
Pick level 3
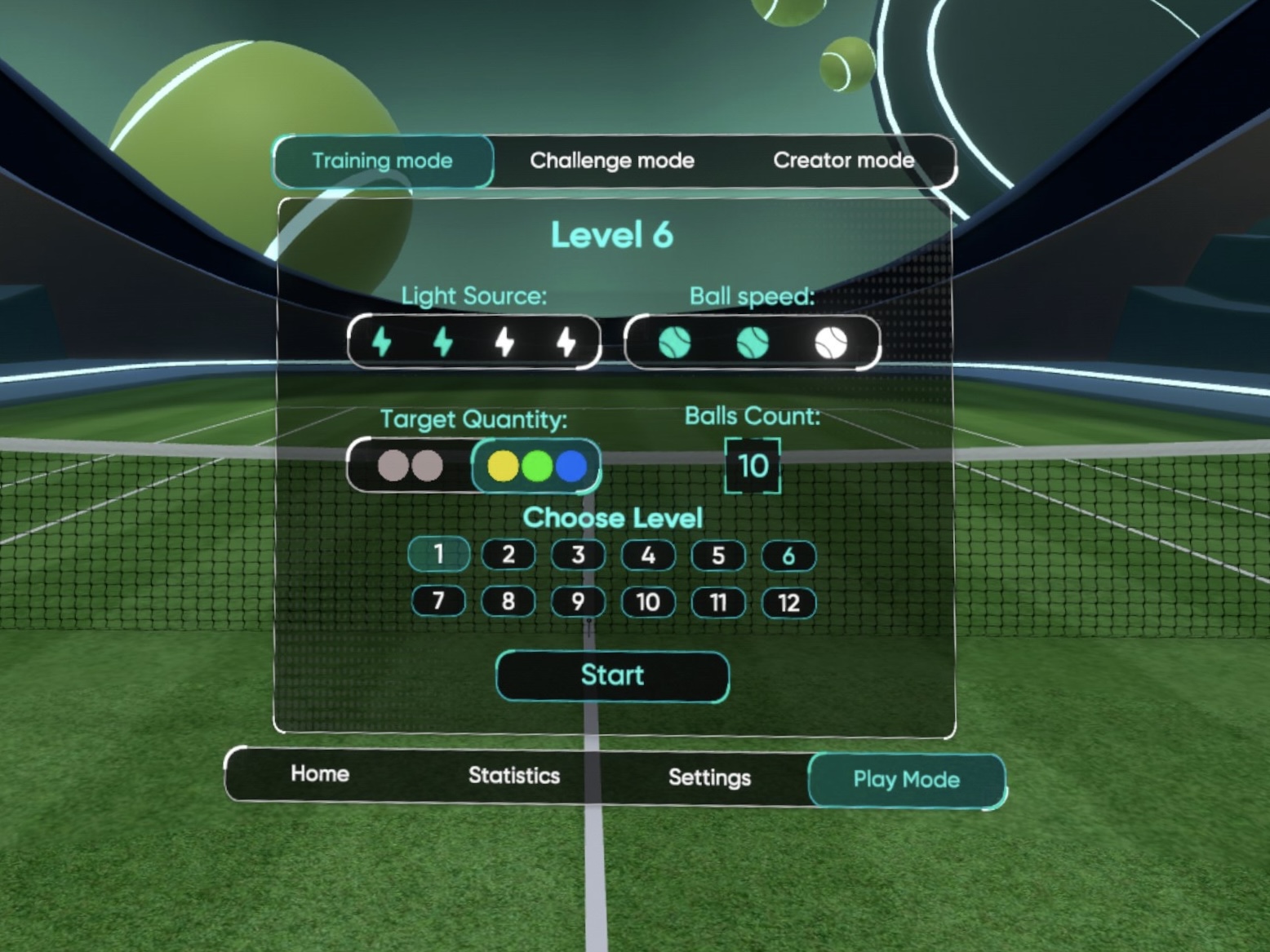pos(578,556)
